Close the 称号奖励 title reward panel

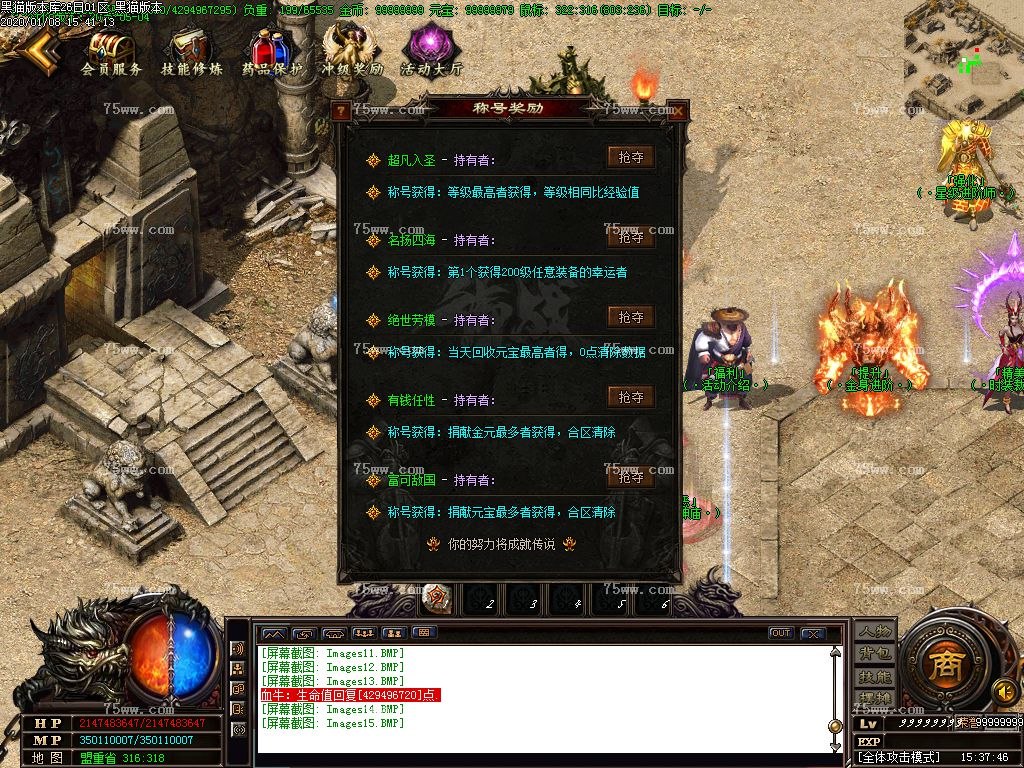point(677,111)
